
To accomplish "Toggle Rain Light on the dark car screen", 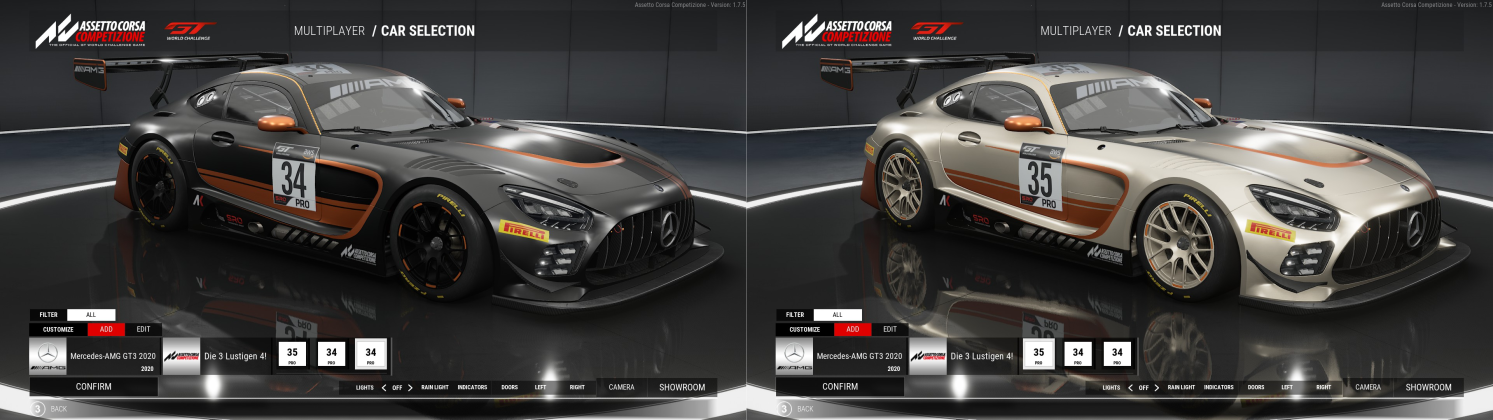I will pyautogui.click(x=435, y=387).
